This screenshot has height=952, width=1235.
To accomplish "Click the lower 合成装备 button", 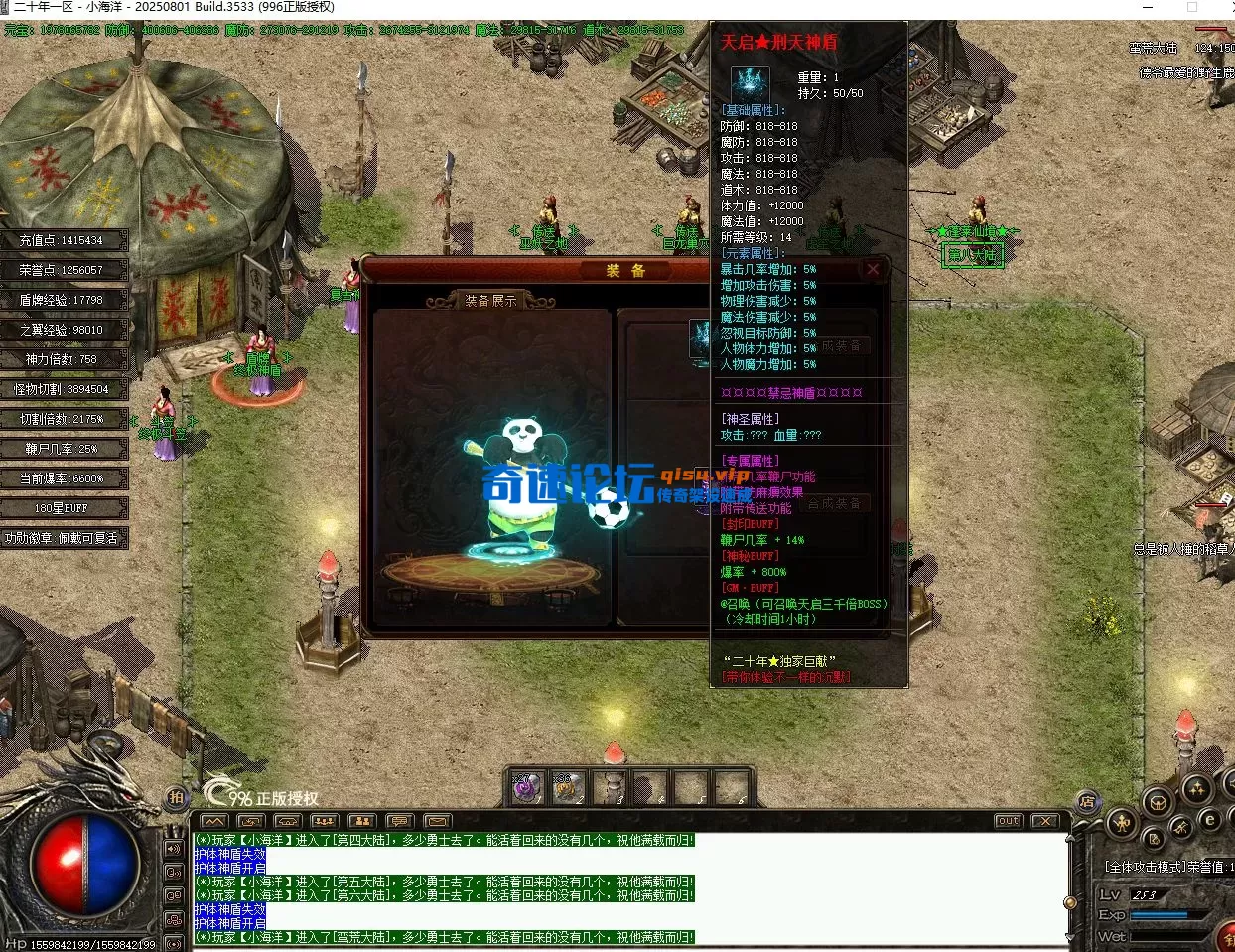I will click(834, 503).
